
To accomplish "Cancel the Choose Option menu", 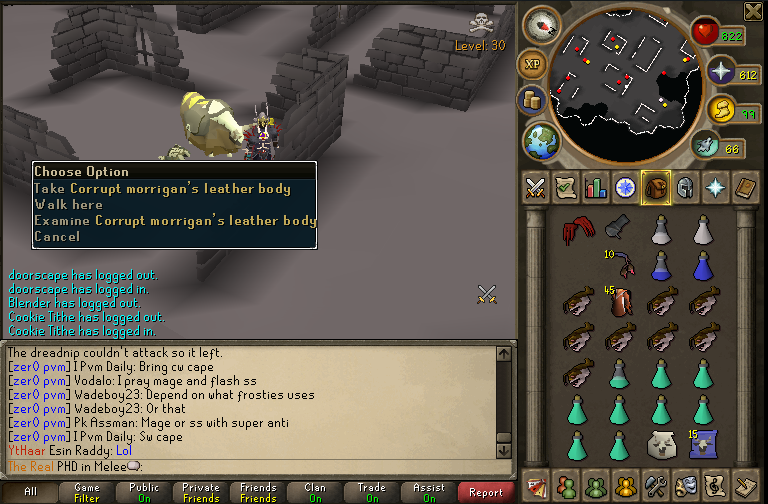I will coord(56,237).
